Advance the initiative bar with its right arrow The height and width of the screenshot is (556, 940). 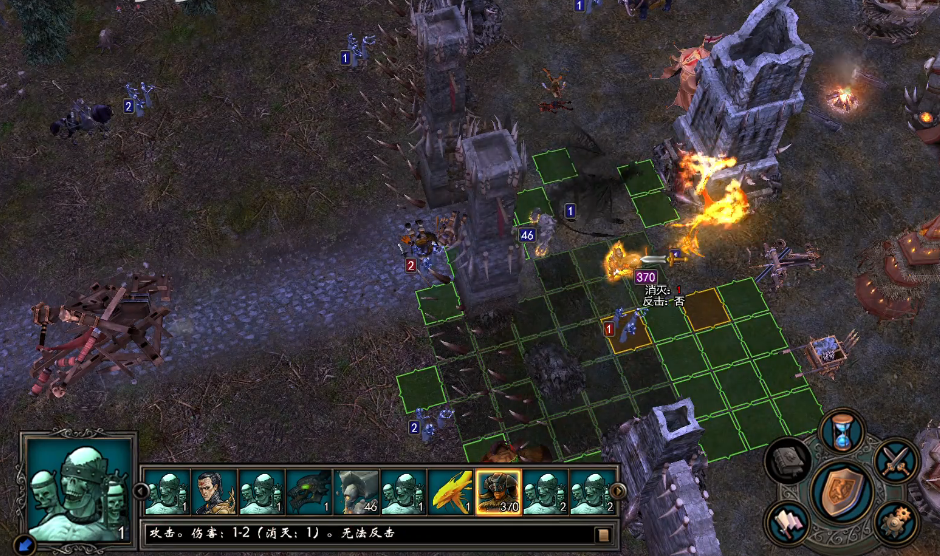pos(619,491)
